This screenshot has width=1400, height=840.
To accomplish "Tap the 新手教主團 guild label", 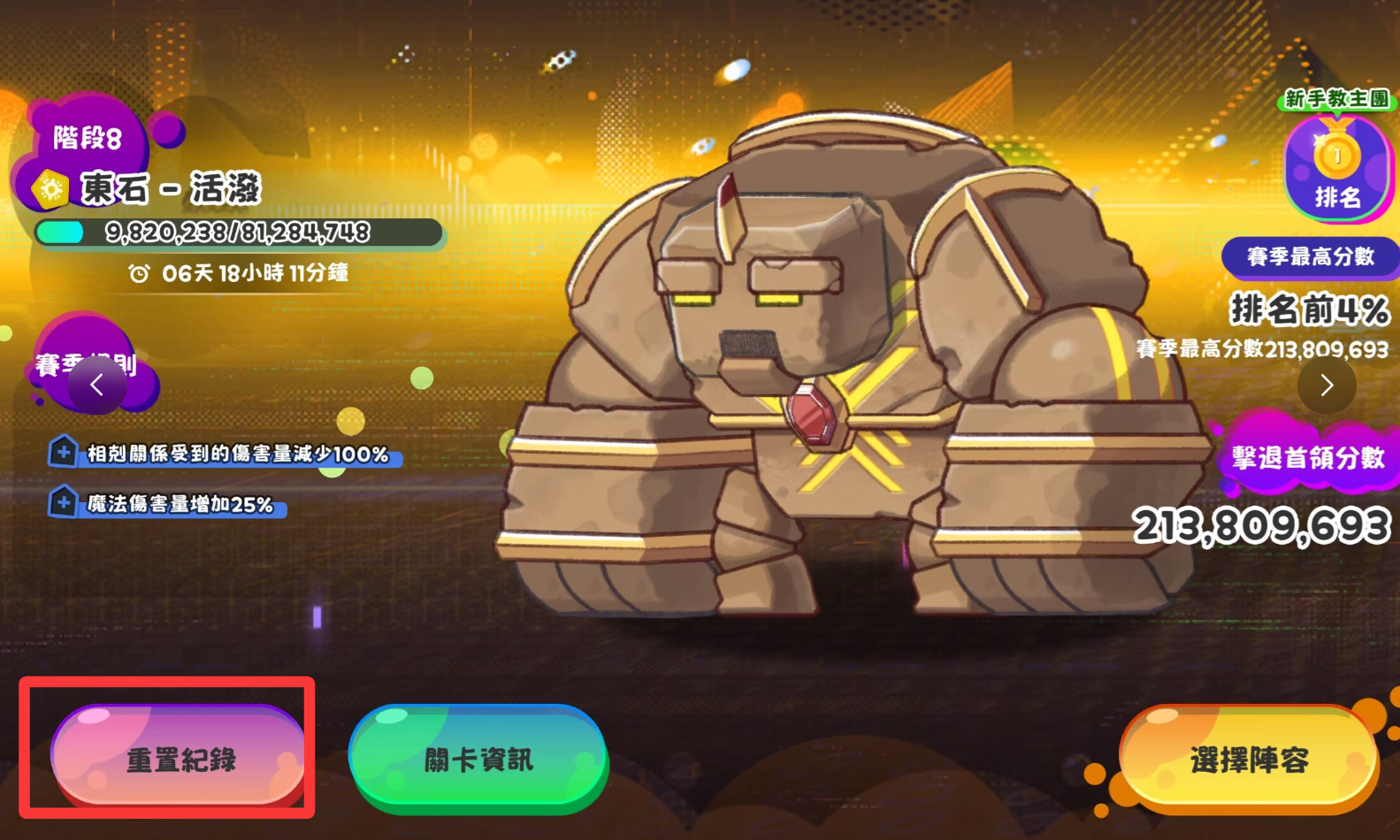I will (1336, 98).
